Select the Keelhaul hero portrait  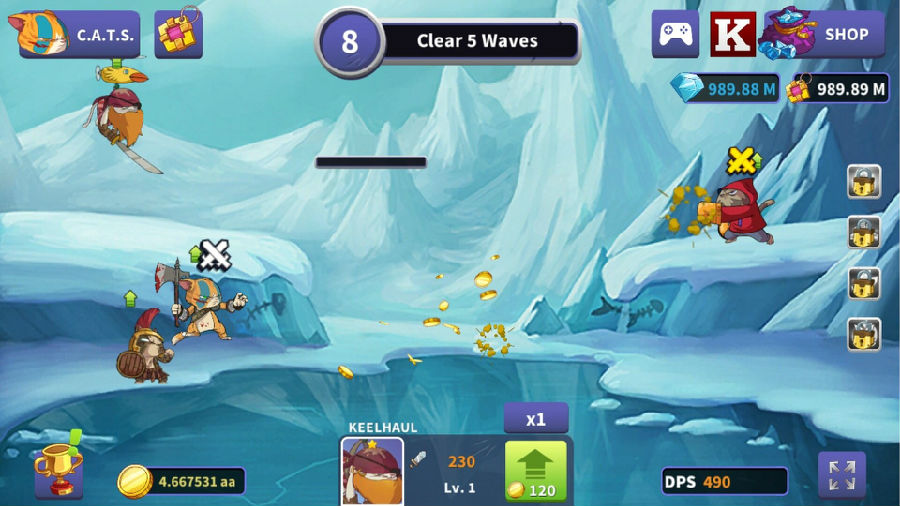372,470
